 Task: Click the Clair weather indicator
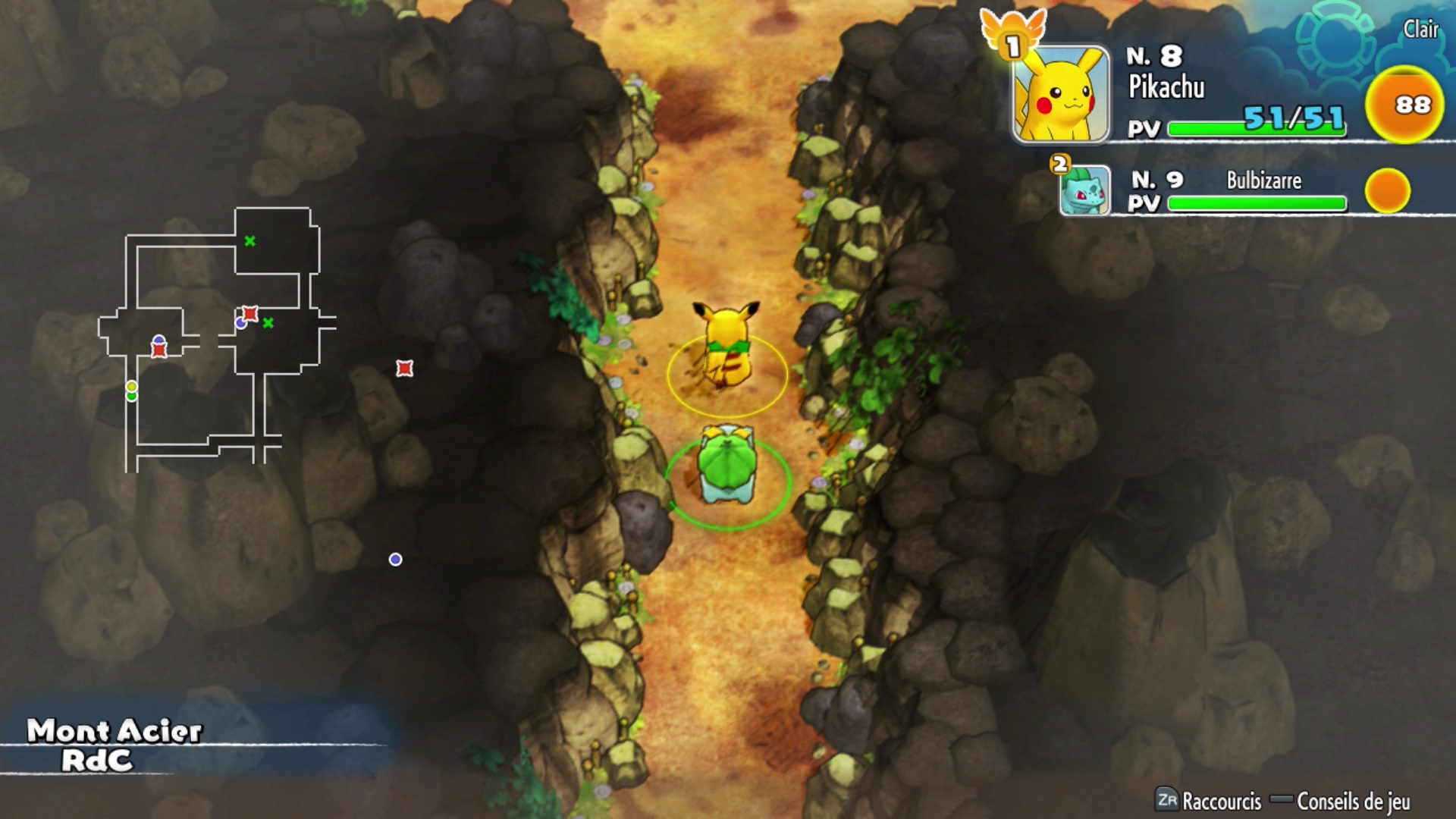pyautogui.click(x=1420, y=29)
